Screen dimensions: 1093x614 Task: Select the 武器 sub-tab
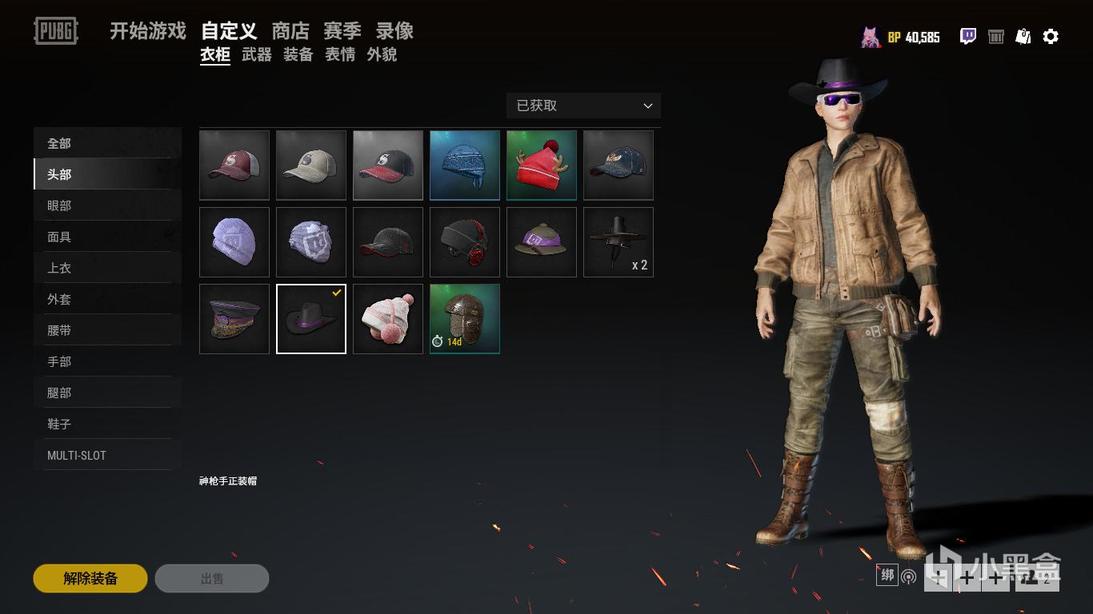click(x=257, y=55)
